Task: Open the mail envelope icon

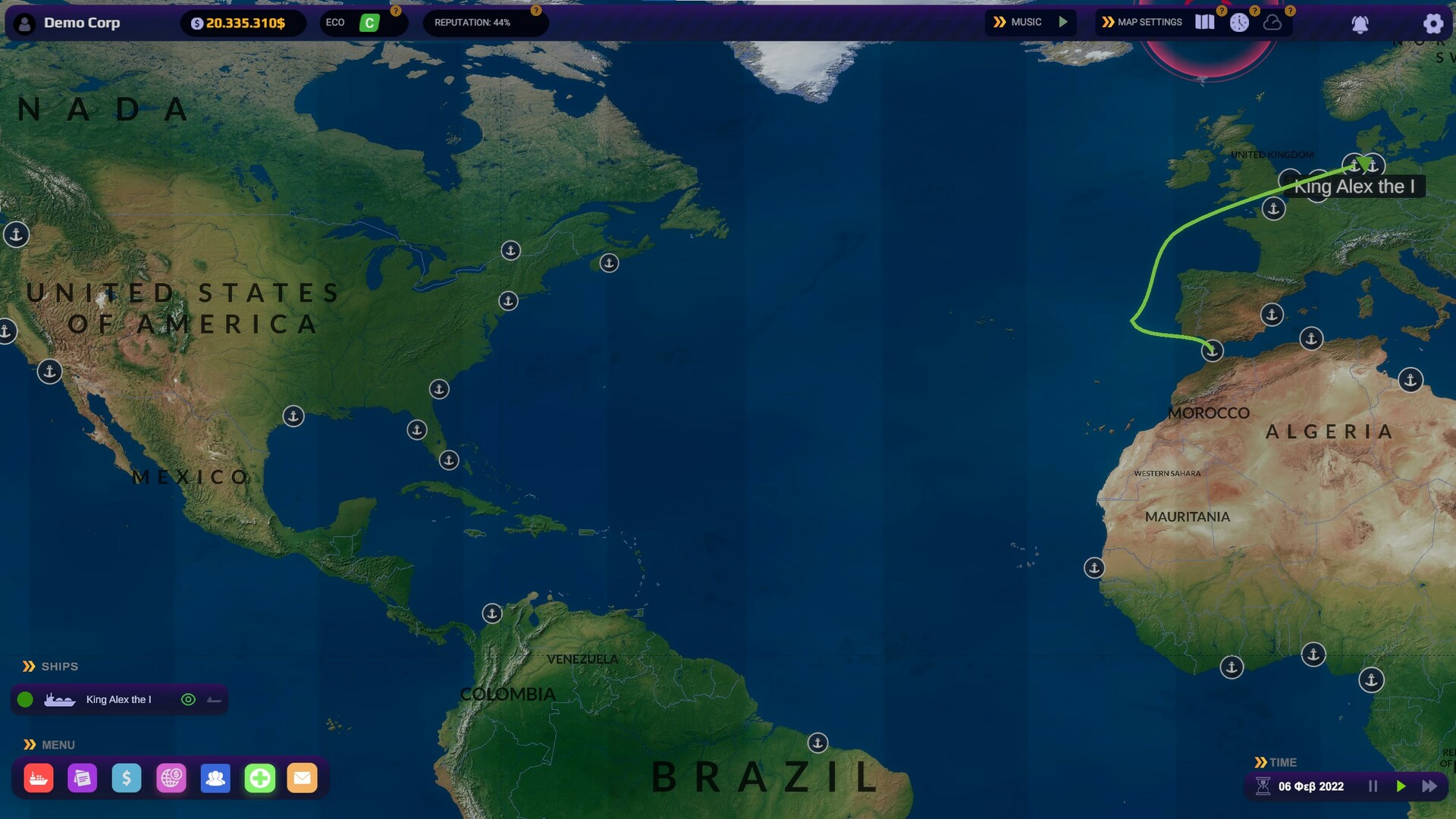Action: click(x=303, y=777)
